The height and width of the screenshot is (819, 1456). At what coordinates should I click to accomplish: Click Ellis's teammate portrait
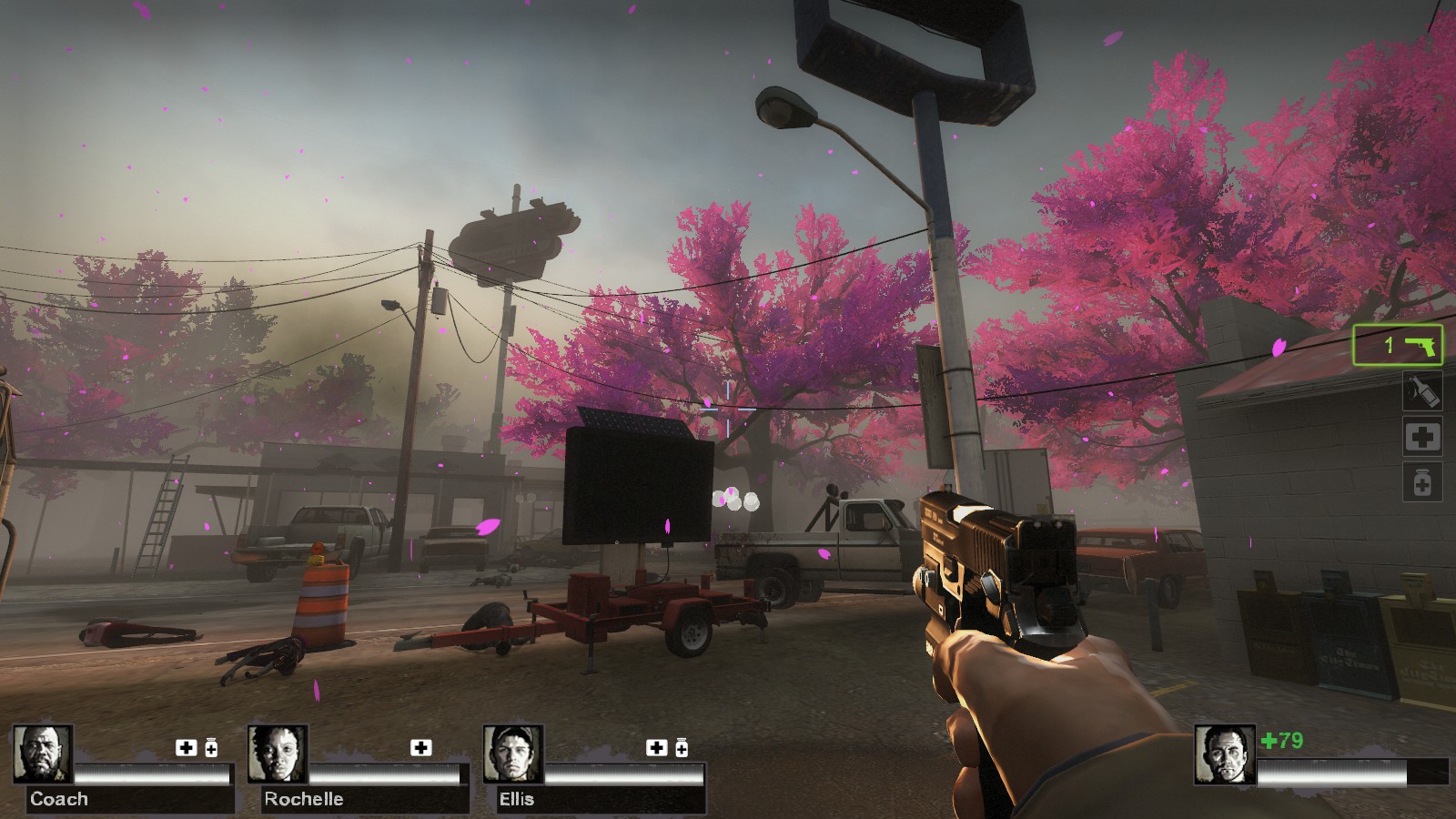[x=513, y=754]
